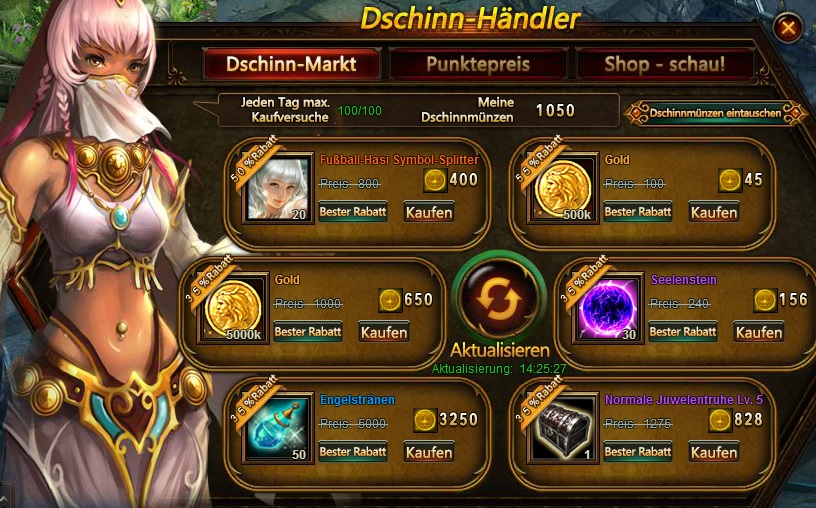
Task: Click Bester Rabatt for Fußball-Hasi Symbol-Splitter
Action: pos(353,212)
